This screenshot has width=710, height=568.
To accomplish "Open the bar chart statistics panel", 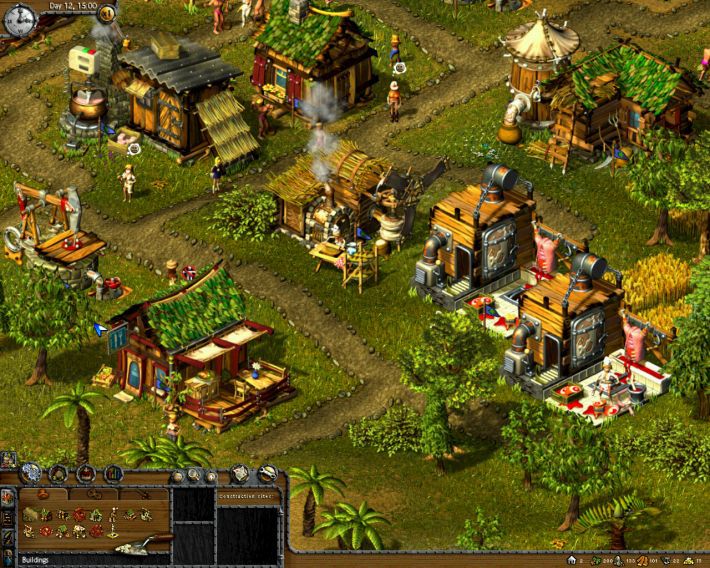I will pos(114,473).
